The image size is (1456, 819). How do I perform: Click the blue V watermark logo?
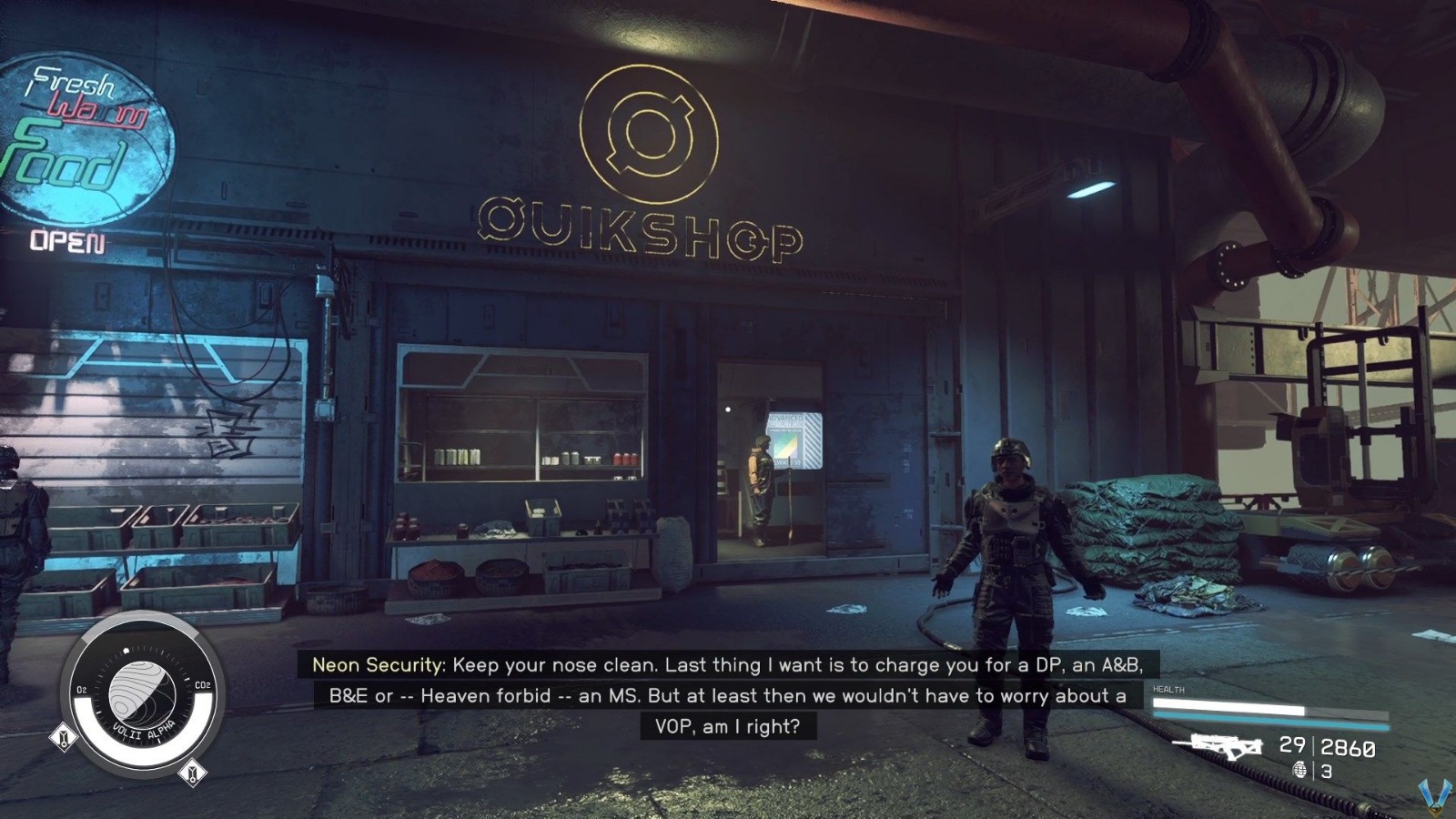(x=1435, y=795)
